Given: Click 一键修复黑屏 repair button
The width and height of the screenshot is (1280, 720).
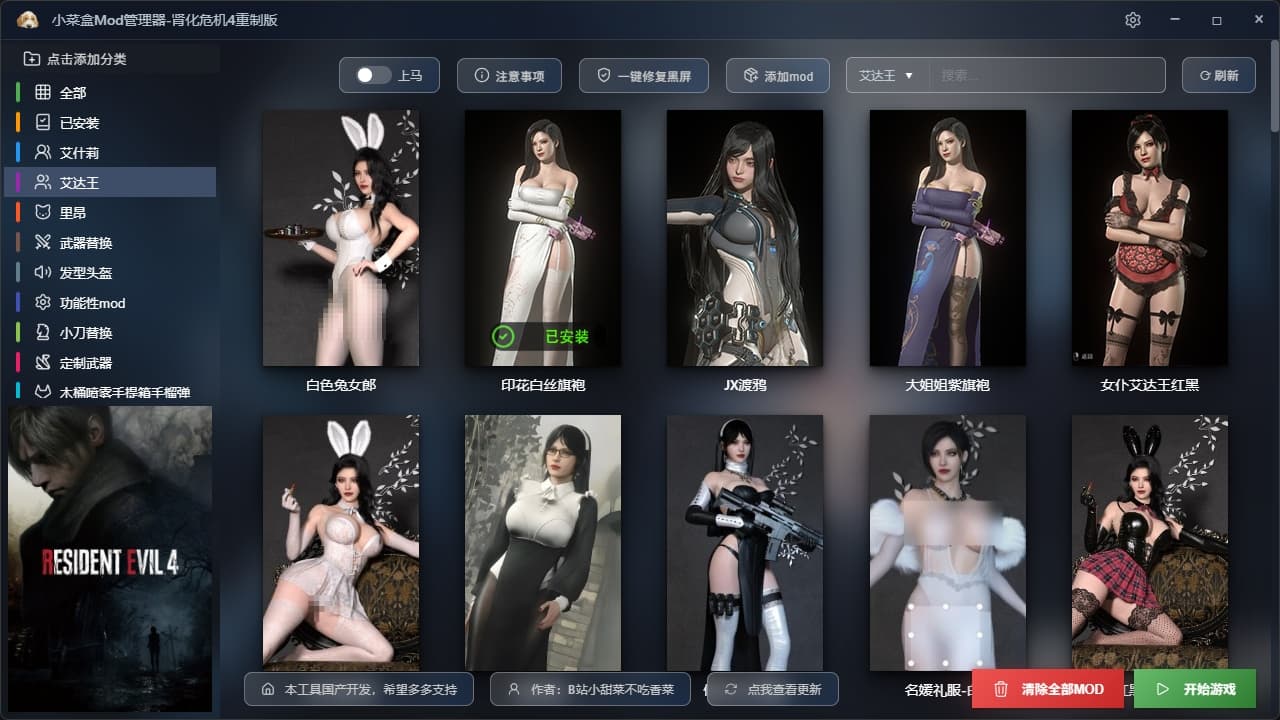Looking at the screenshot, I should pyautogui.click(x=643, y=76).
